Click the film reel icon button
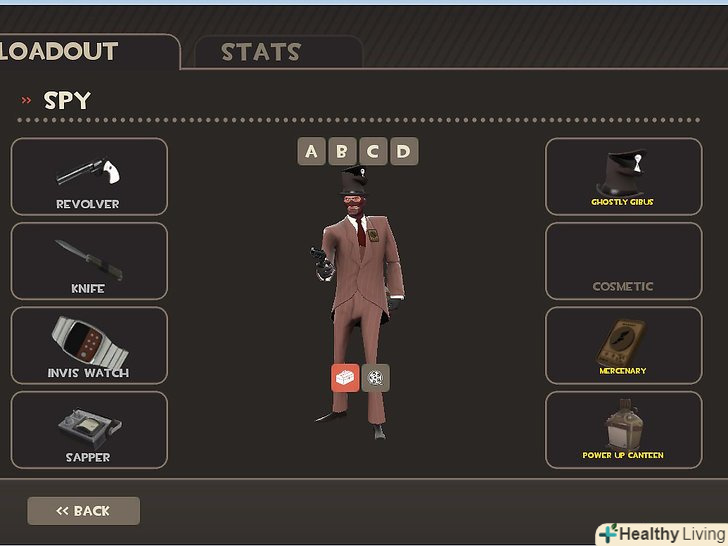Viewport: 728px width, 546px height. pyautogui.click(x=376, y=378)
